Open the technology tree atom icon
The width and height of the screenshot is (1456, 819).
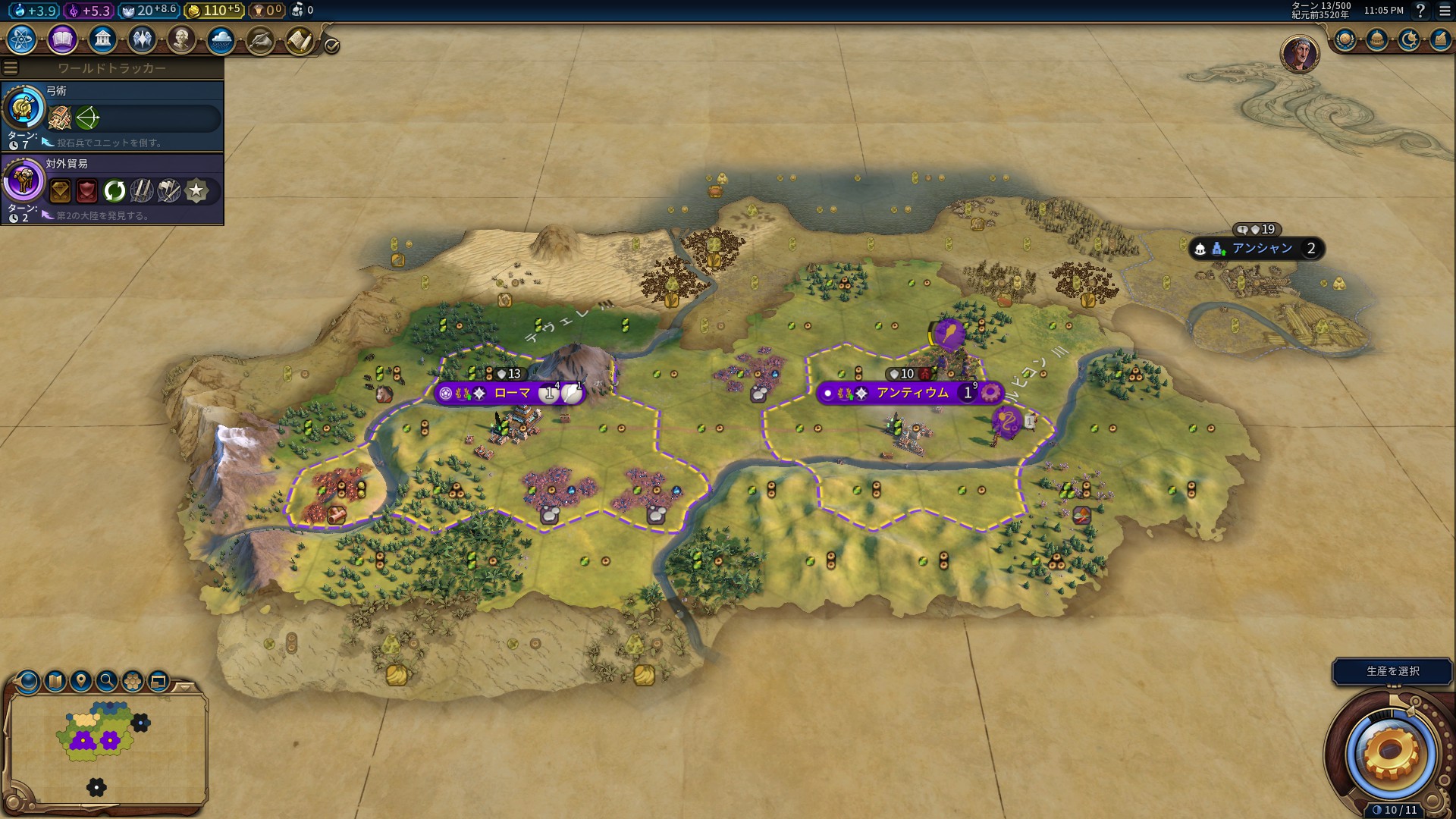click(x=22, y=39)
